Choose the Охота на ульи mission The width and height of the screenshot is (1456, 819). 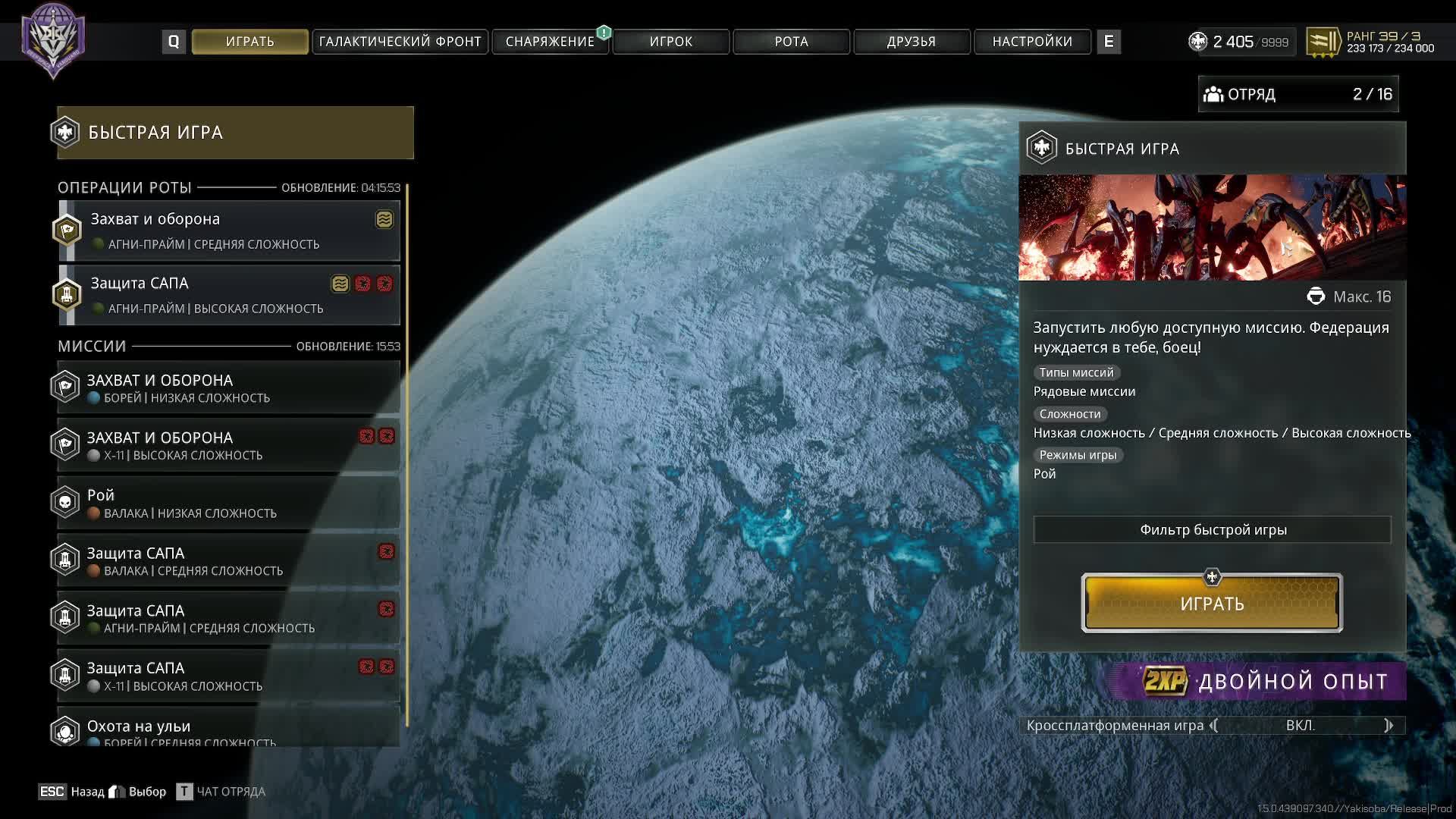pos(229,730)
